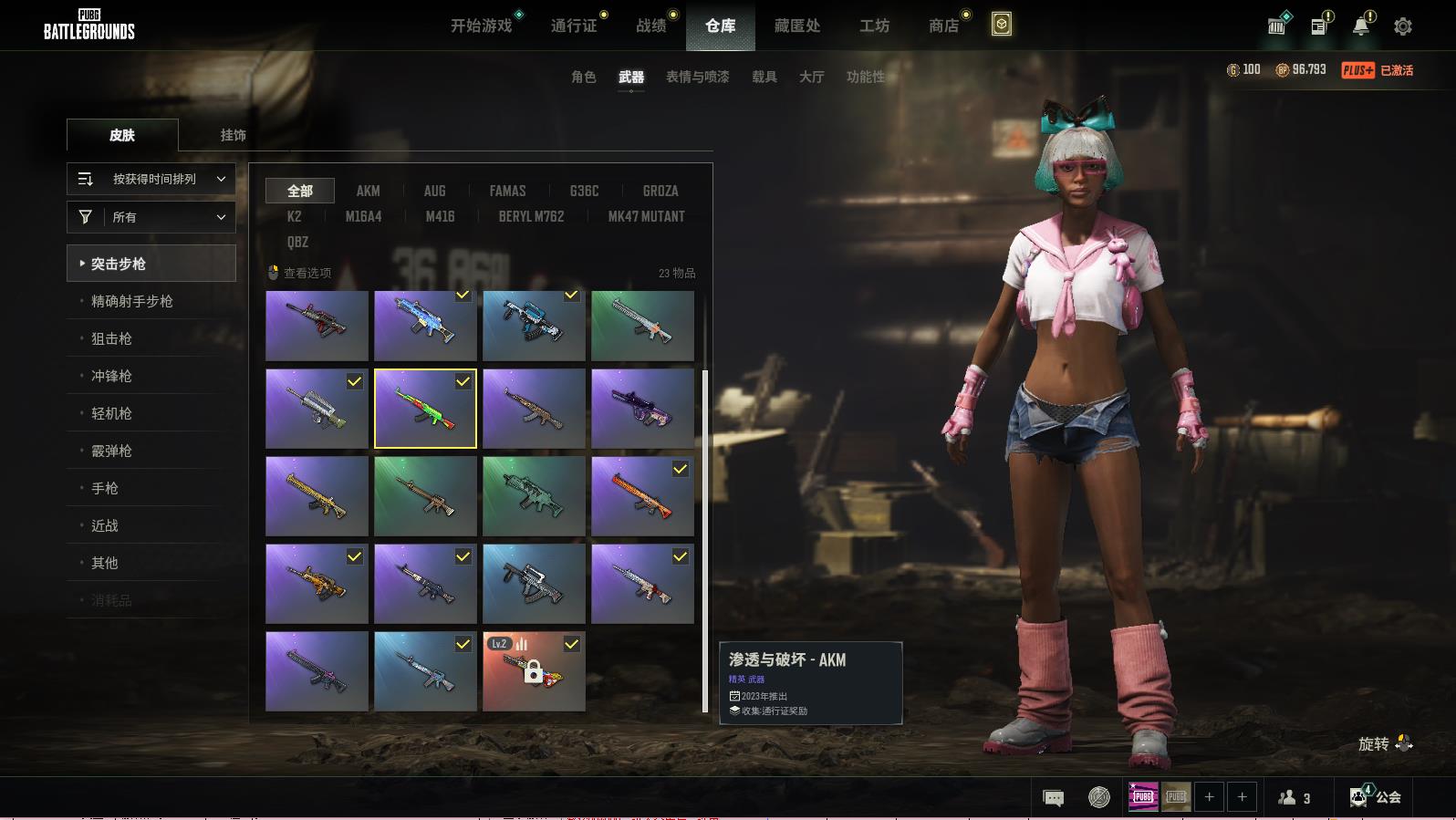This screenshot has height=820, width=1456.
Task: Select the green and red AKM skin
Action: click(425, 409)
